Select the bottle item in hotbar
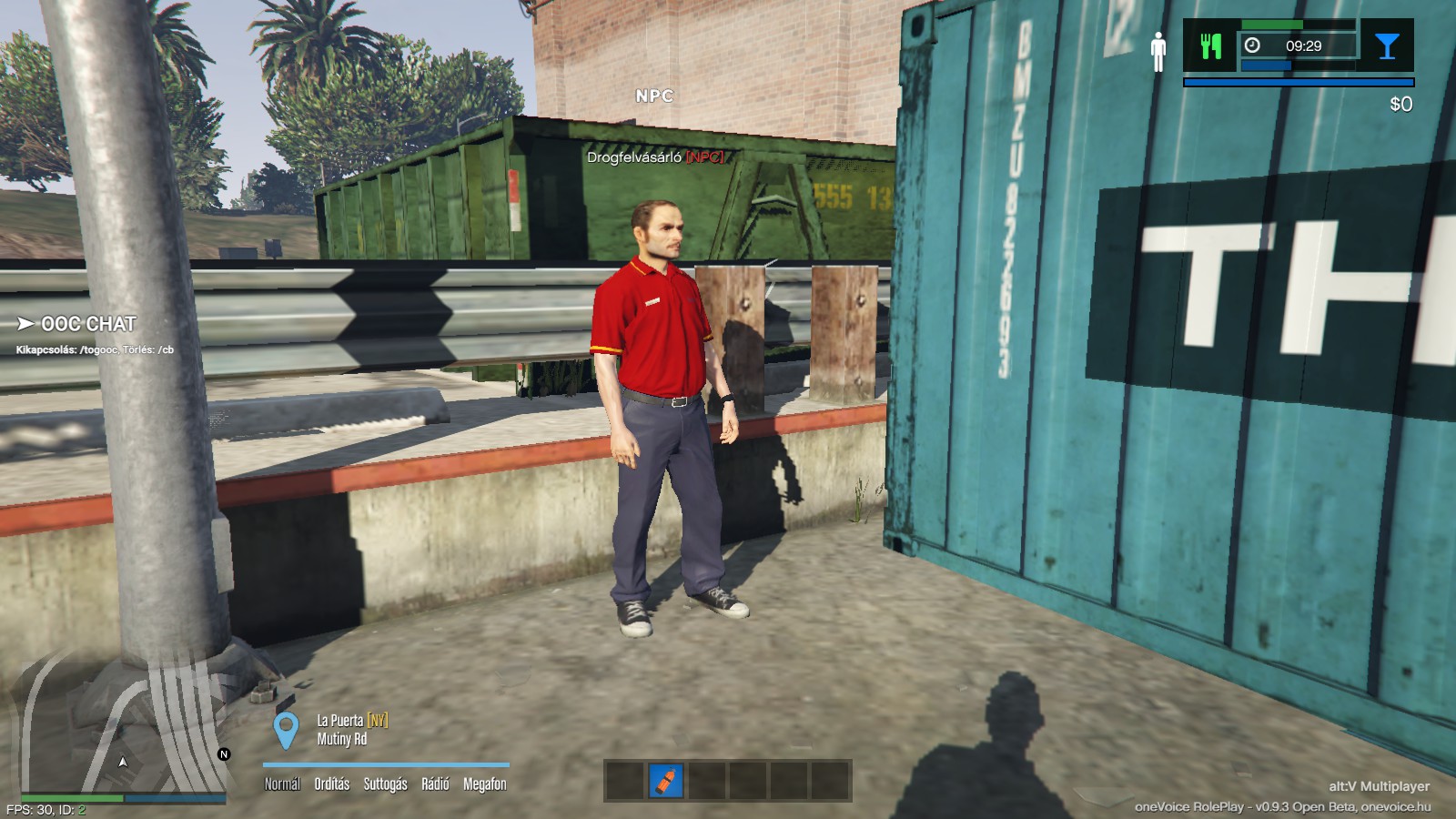Screen dimensions: 1456x819 [x=666, y=781]
